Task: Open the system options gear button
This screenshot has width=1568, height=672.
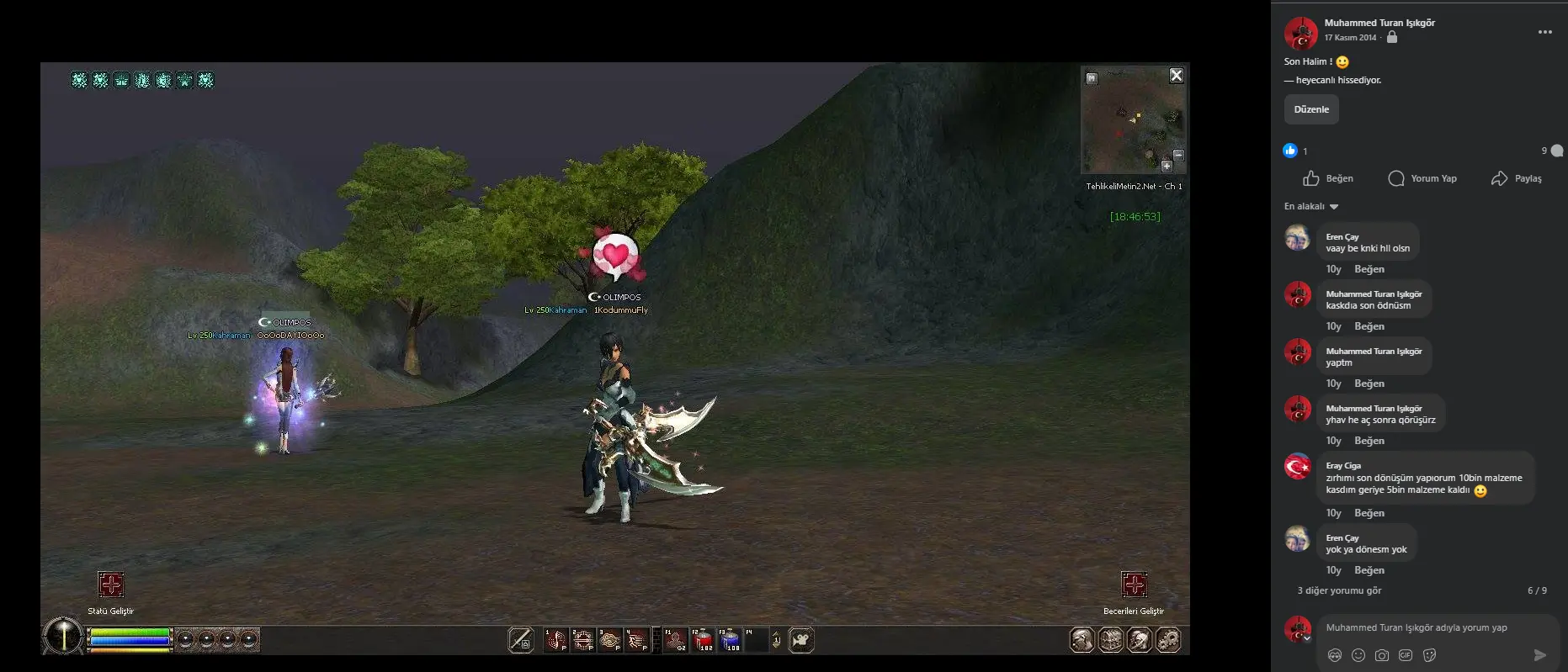Action: tap(1168, 640)
